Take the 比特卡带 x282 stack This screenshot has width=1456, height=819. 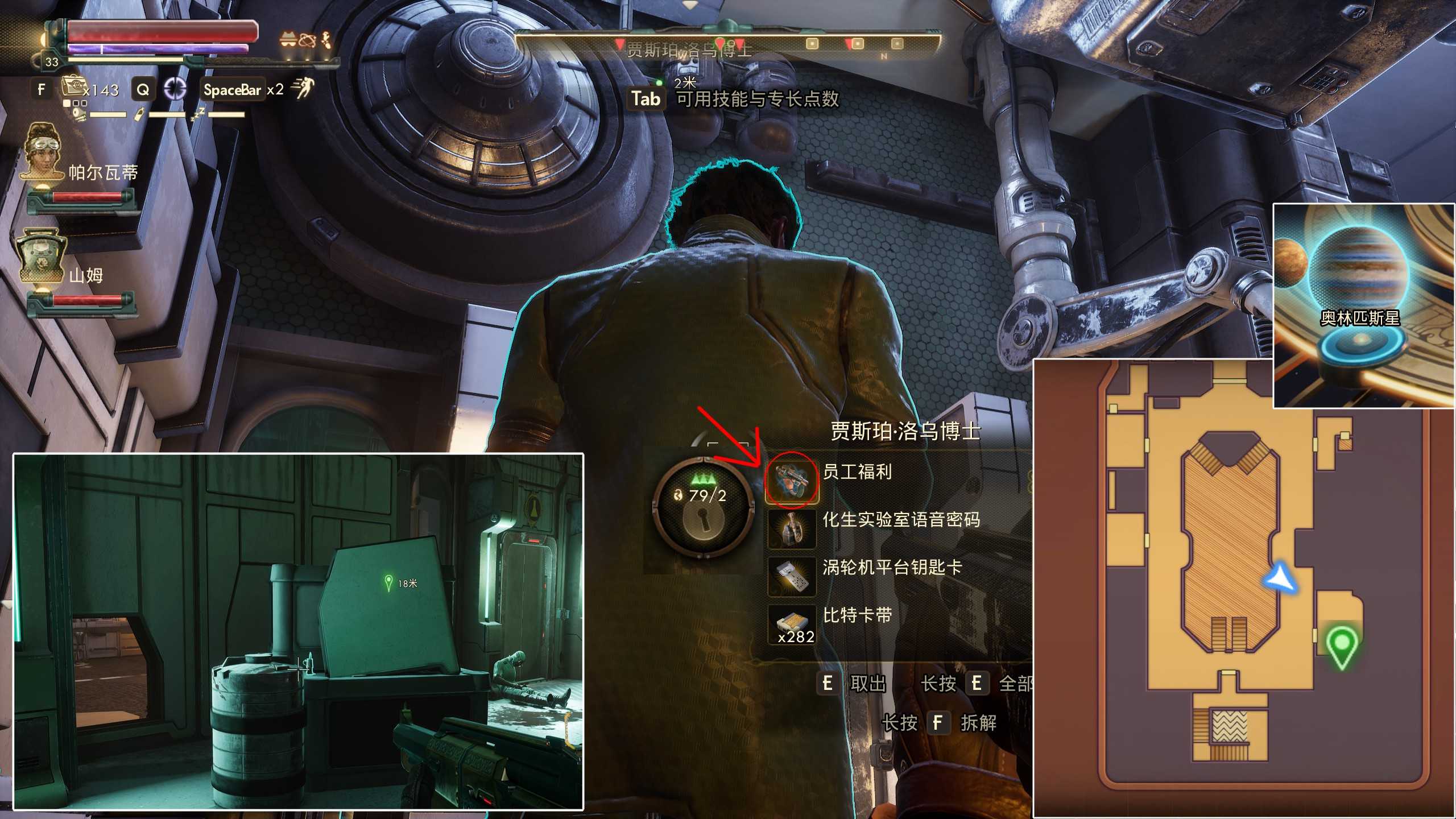pyautogui.click(x=857, y=615)
